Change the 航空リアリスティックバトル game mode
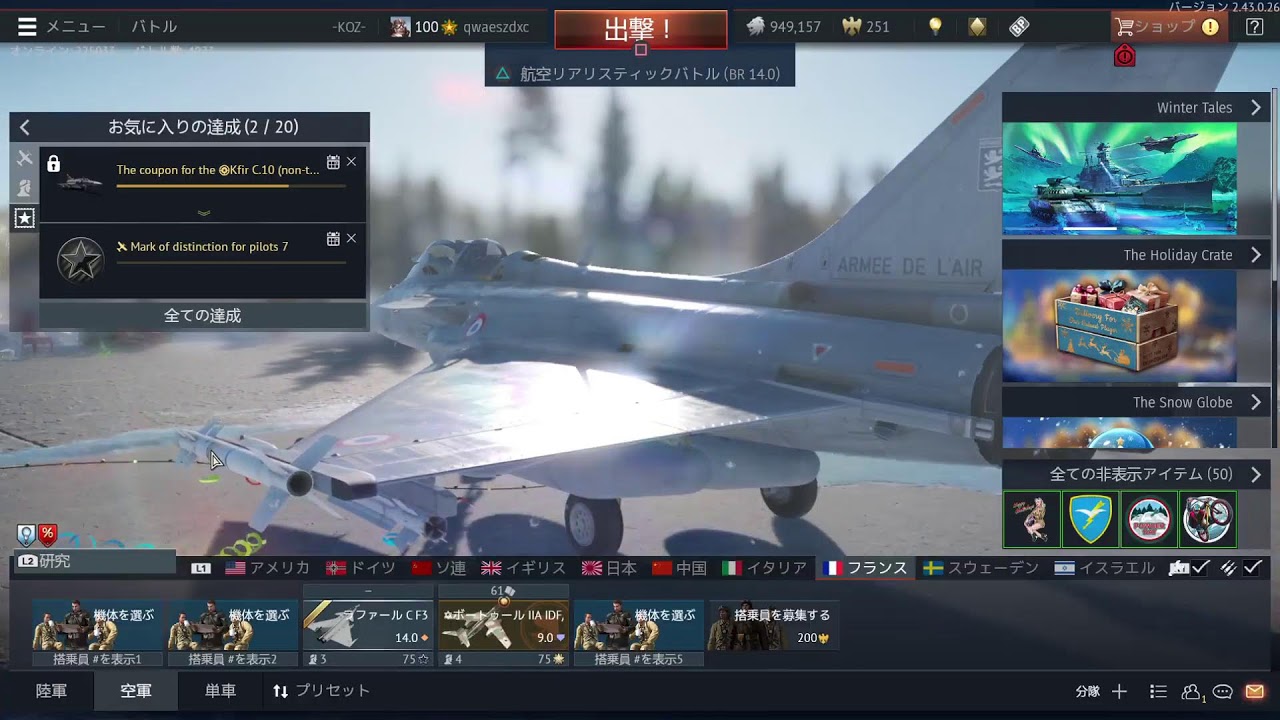The height and width of the screenshot is (720, 1280). click(x=640, y=74)
